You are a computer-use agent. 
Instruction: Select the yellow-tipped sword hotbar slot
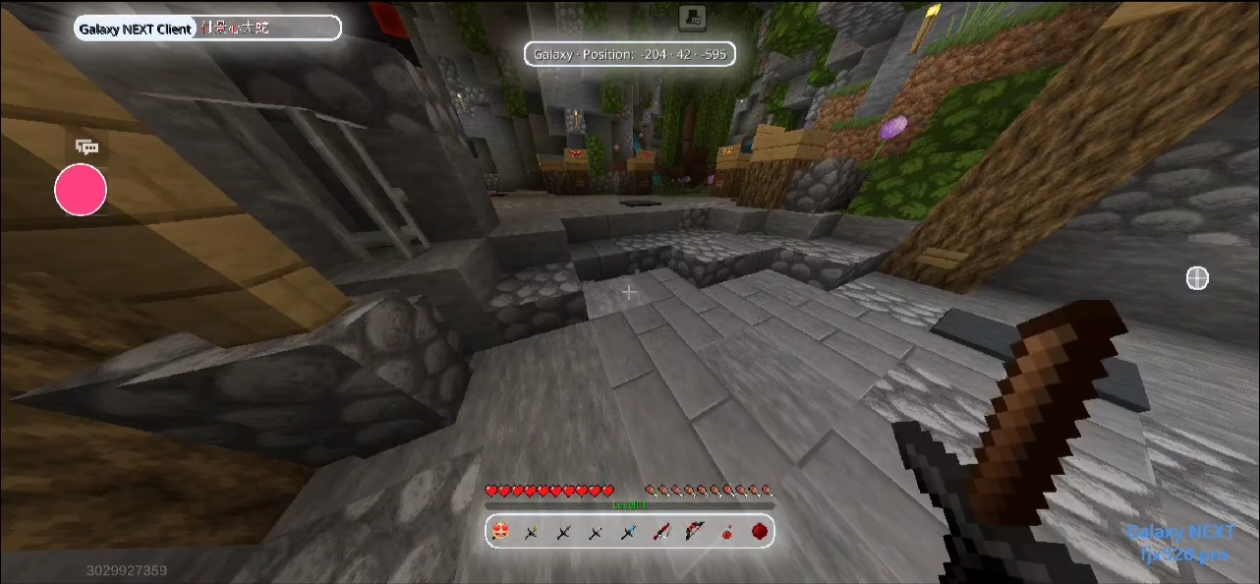pyautogui.click(x=532, y=532)
